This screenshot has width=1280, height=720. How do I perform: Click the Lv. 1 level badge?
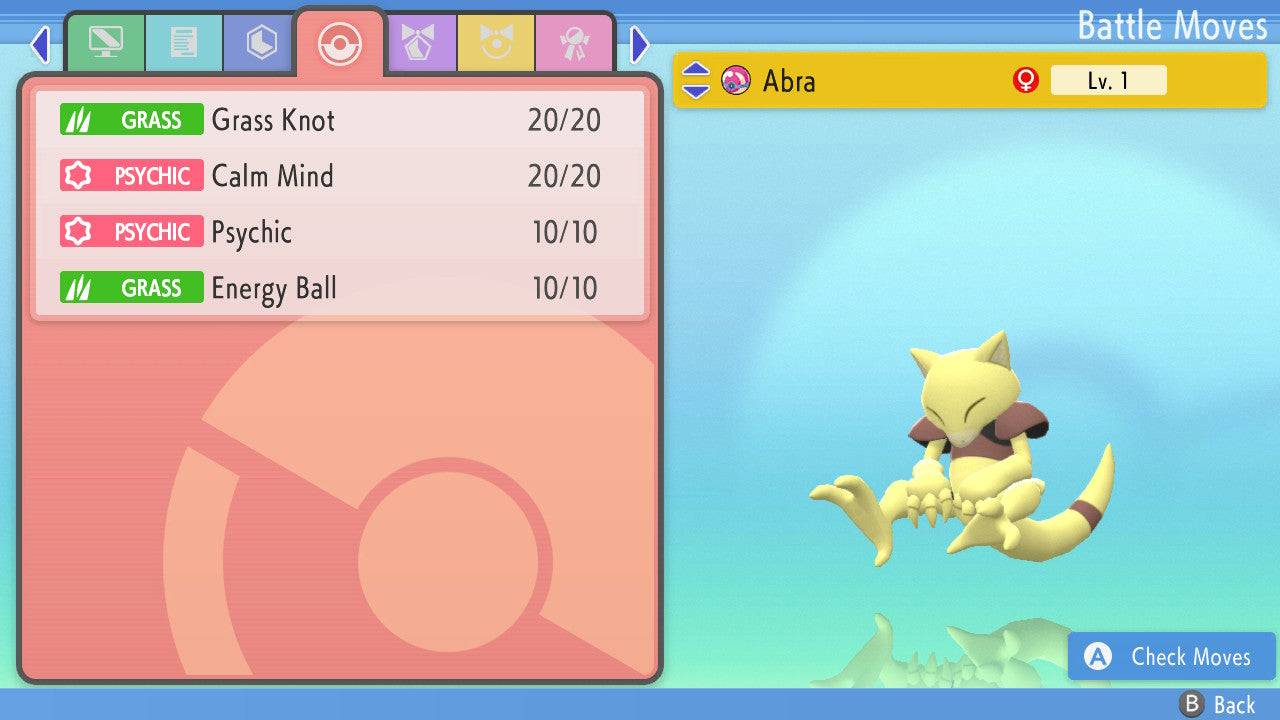[1108, 81]
